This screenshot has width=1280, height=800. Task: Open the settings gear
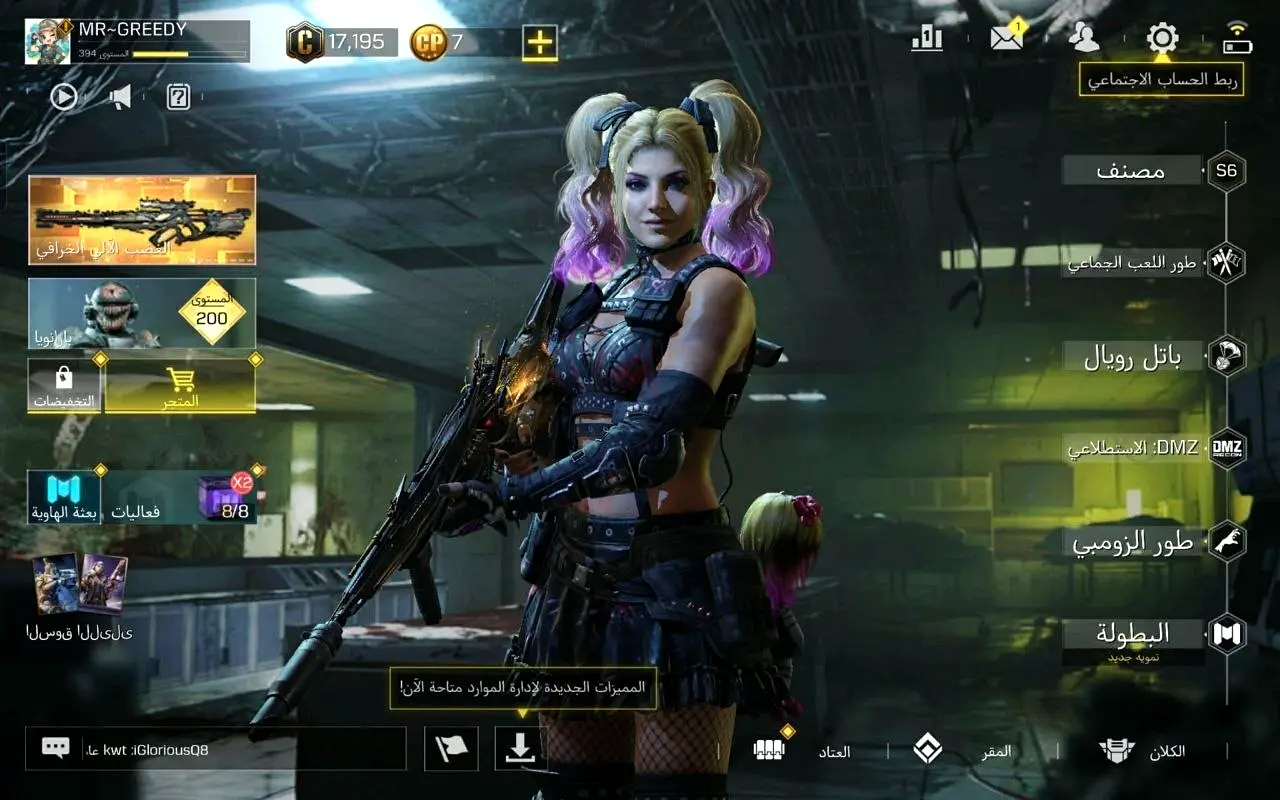1162,39
